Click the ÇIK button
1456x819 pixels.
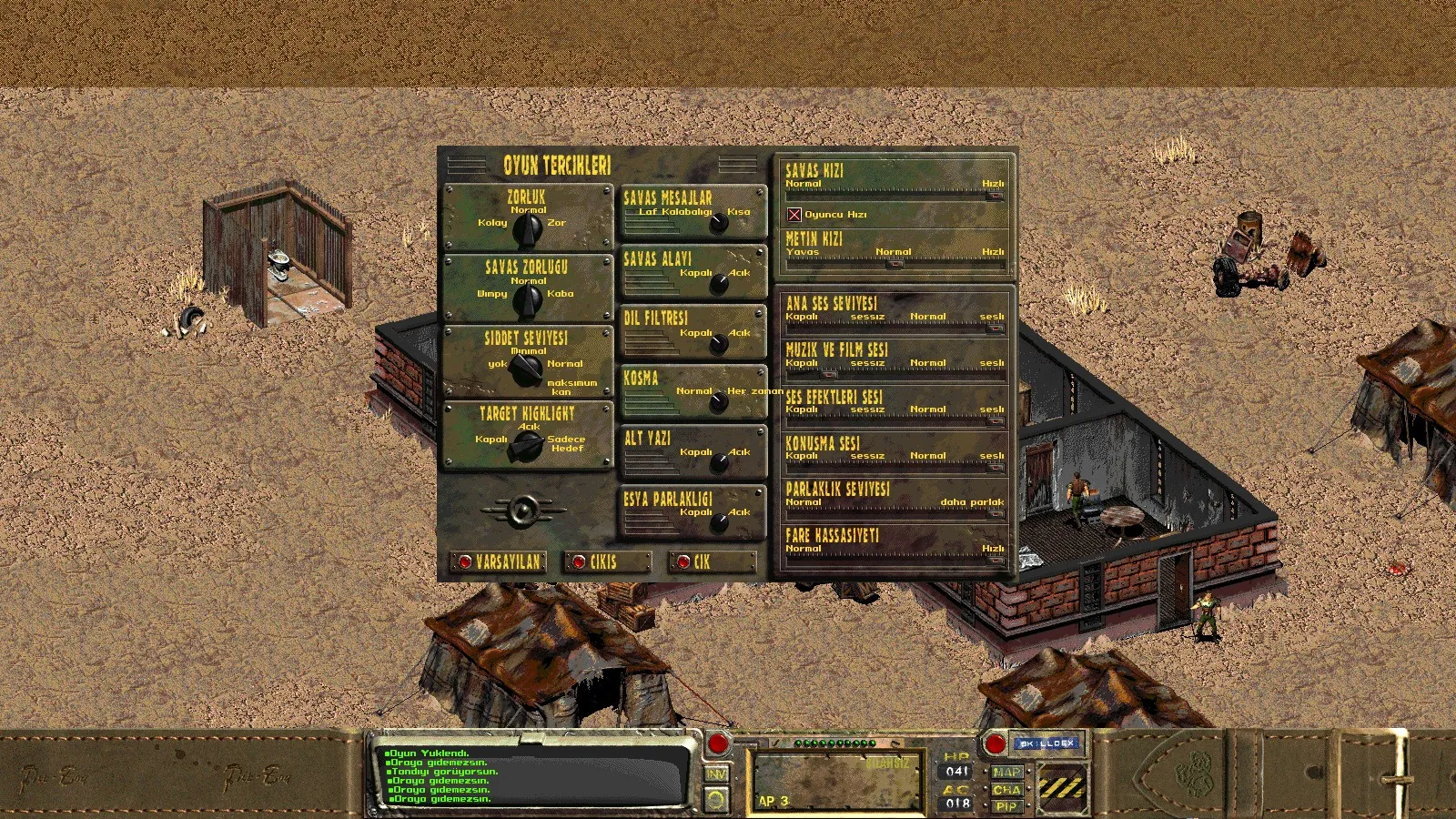[712, 562]
